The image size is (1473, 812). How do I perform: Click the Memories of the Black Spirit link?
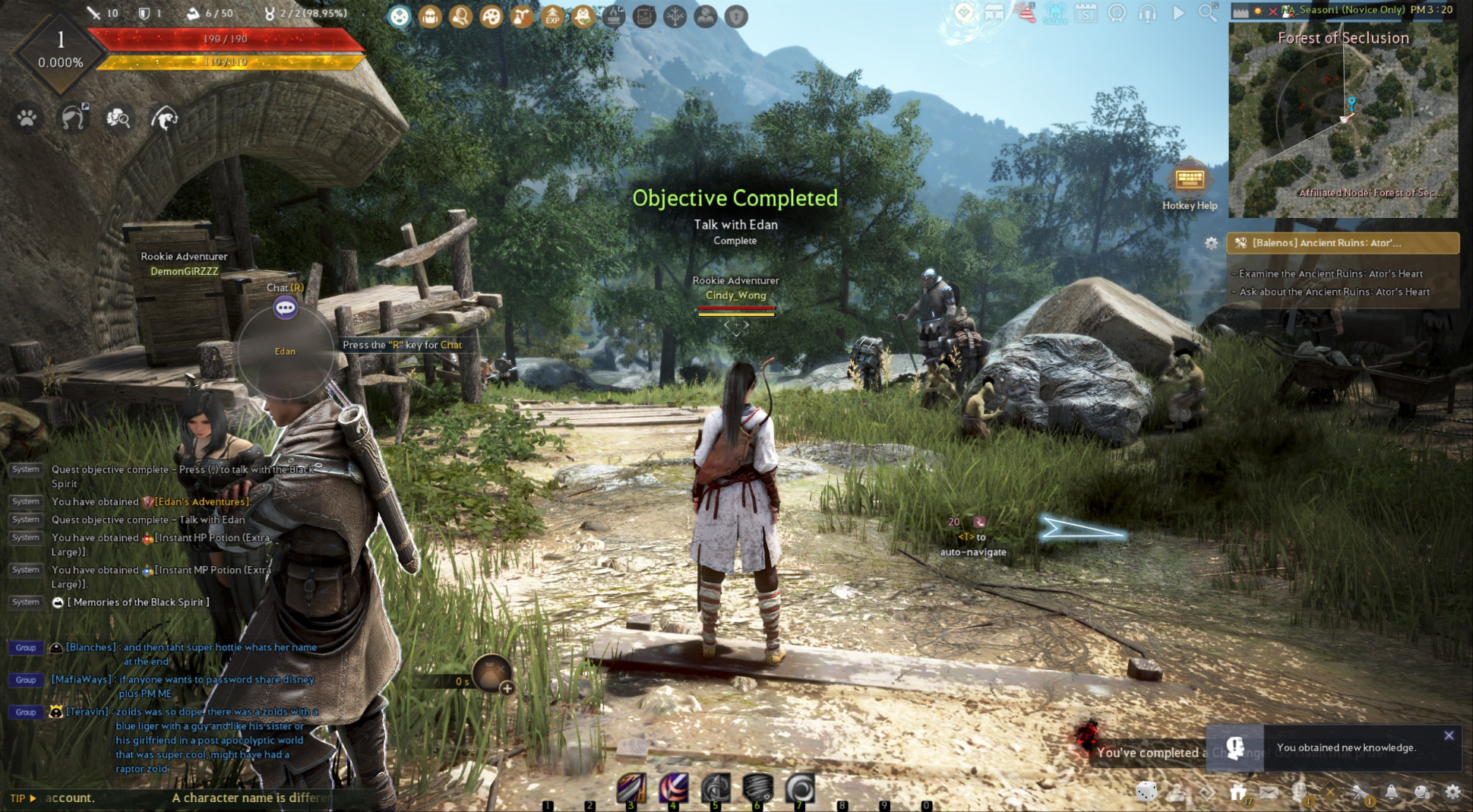138,602
